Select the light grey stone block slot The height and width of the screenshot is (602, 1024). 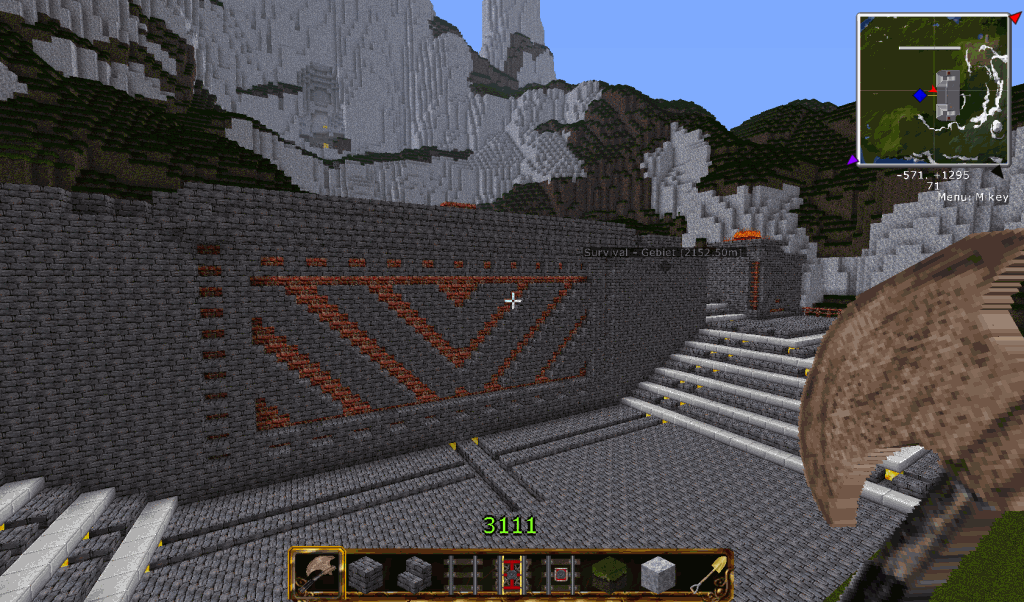(656, 574)
